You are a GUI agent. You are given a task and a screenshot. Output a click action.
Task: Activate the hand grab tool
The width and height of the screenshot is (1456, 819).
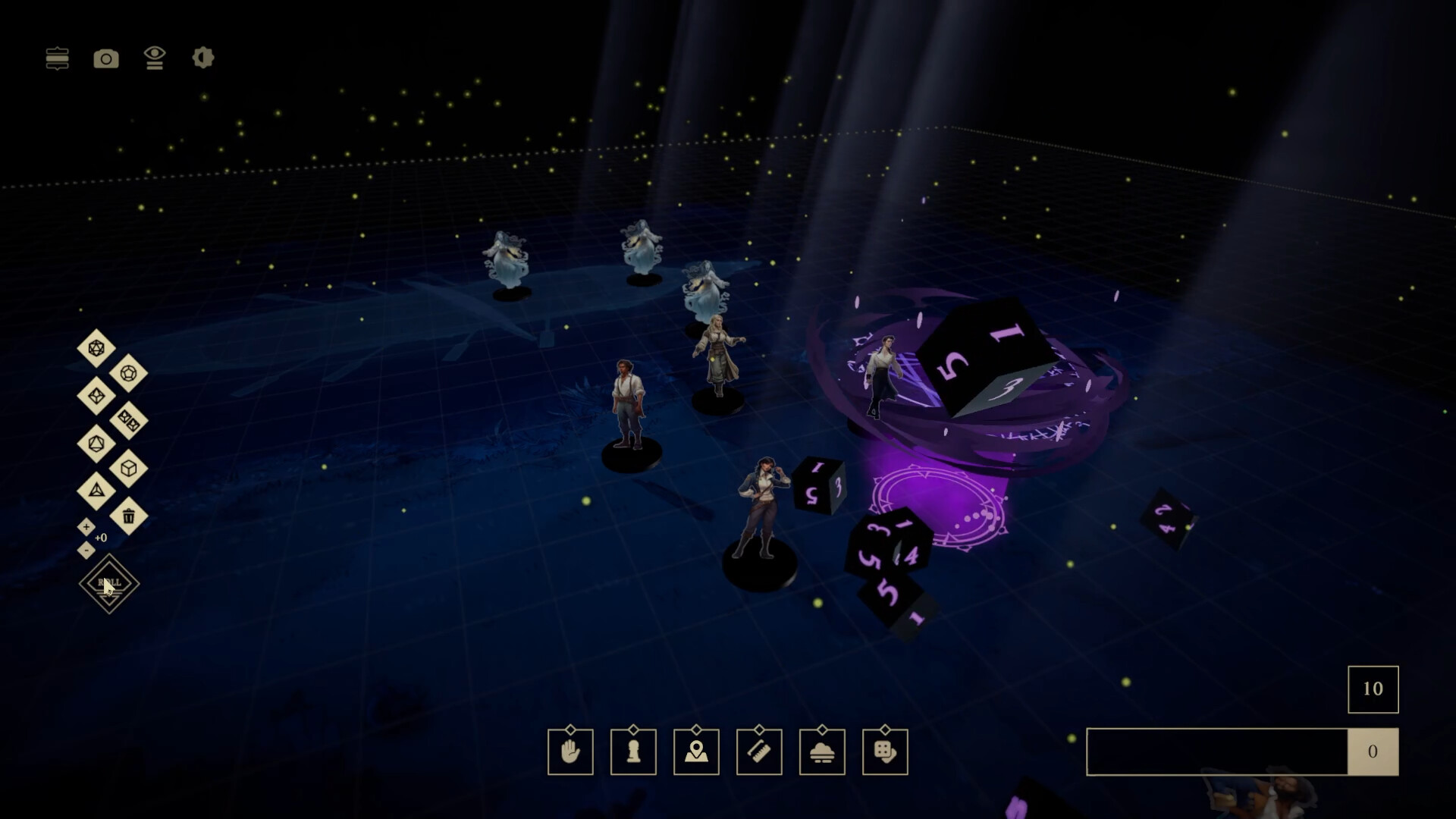coord(570,752)
